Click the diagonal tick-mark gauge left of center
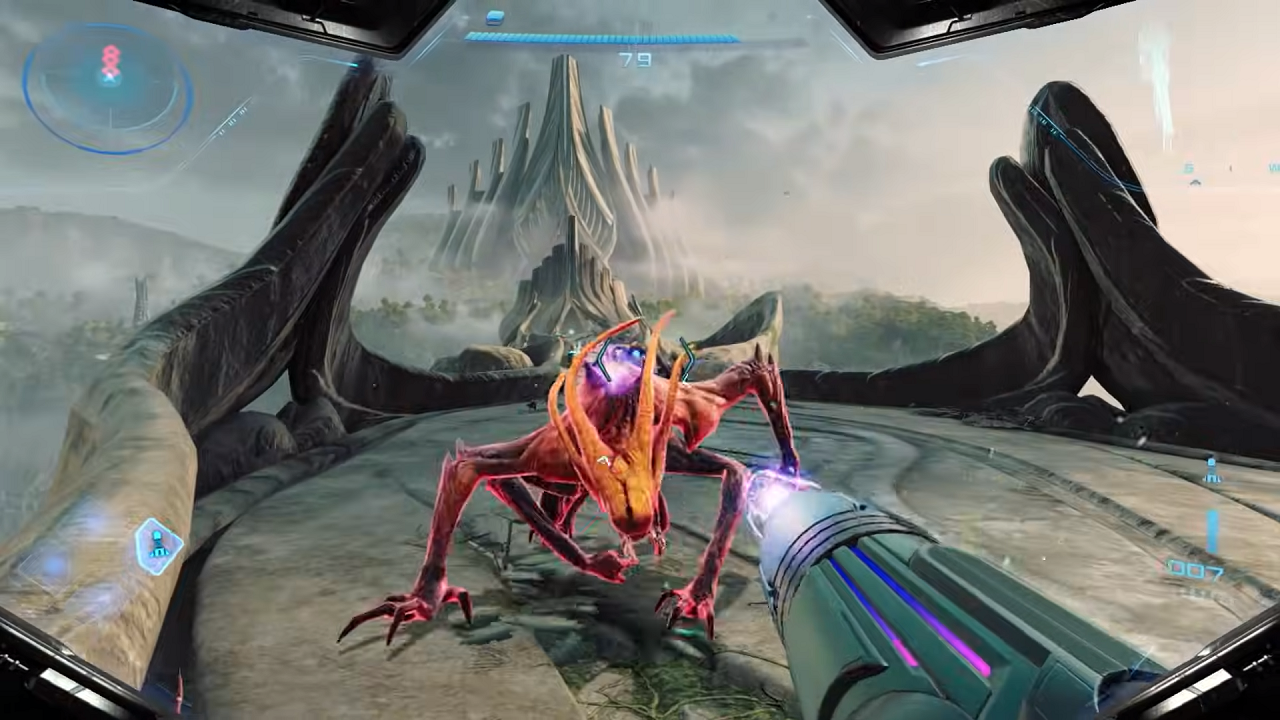 pyautogui.click(x=232, y=121)
